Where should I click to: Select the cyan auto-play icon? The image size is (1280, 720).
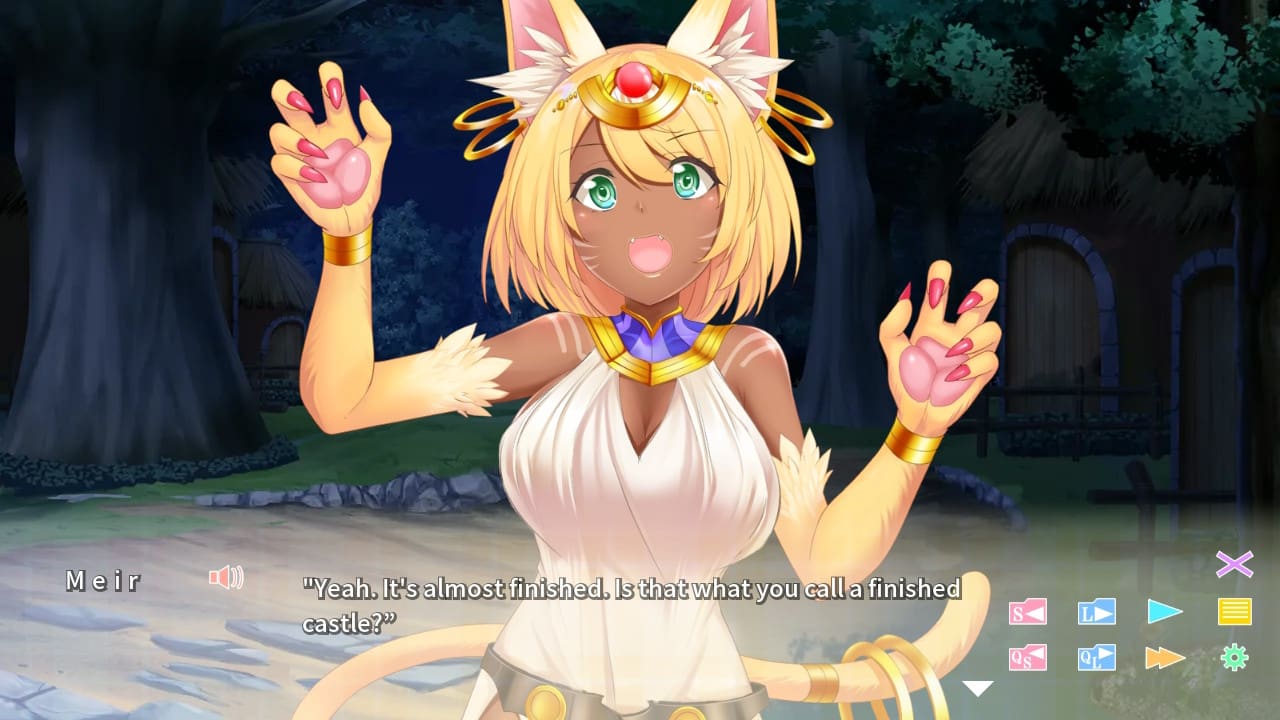1166,611
